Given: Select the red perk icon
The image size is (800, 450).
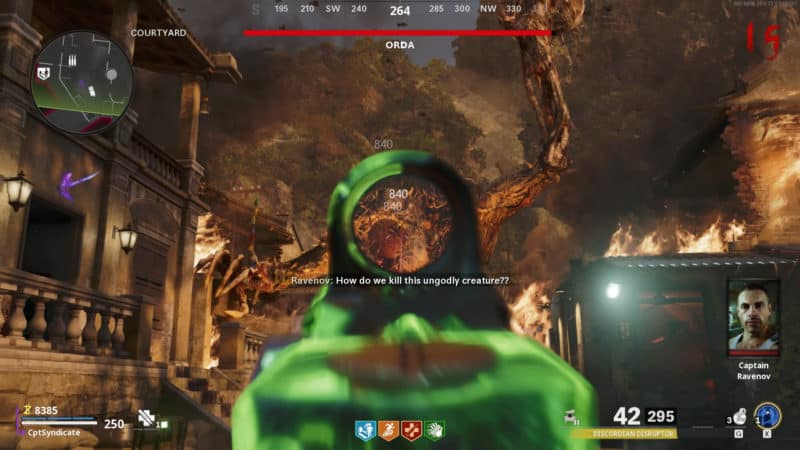Looking at the screenshot, I should point(411,430).
